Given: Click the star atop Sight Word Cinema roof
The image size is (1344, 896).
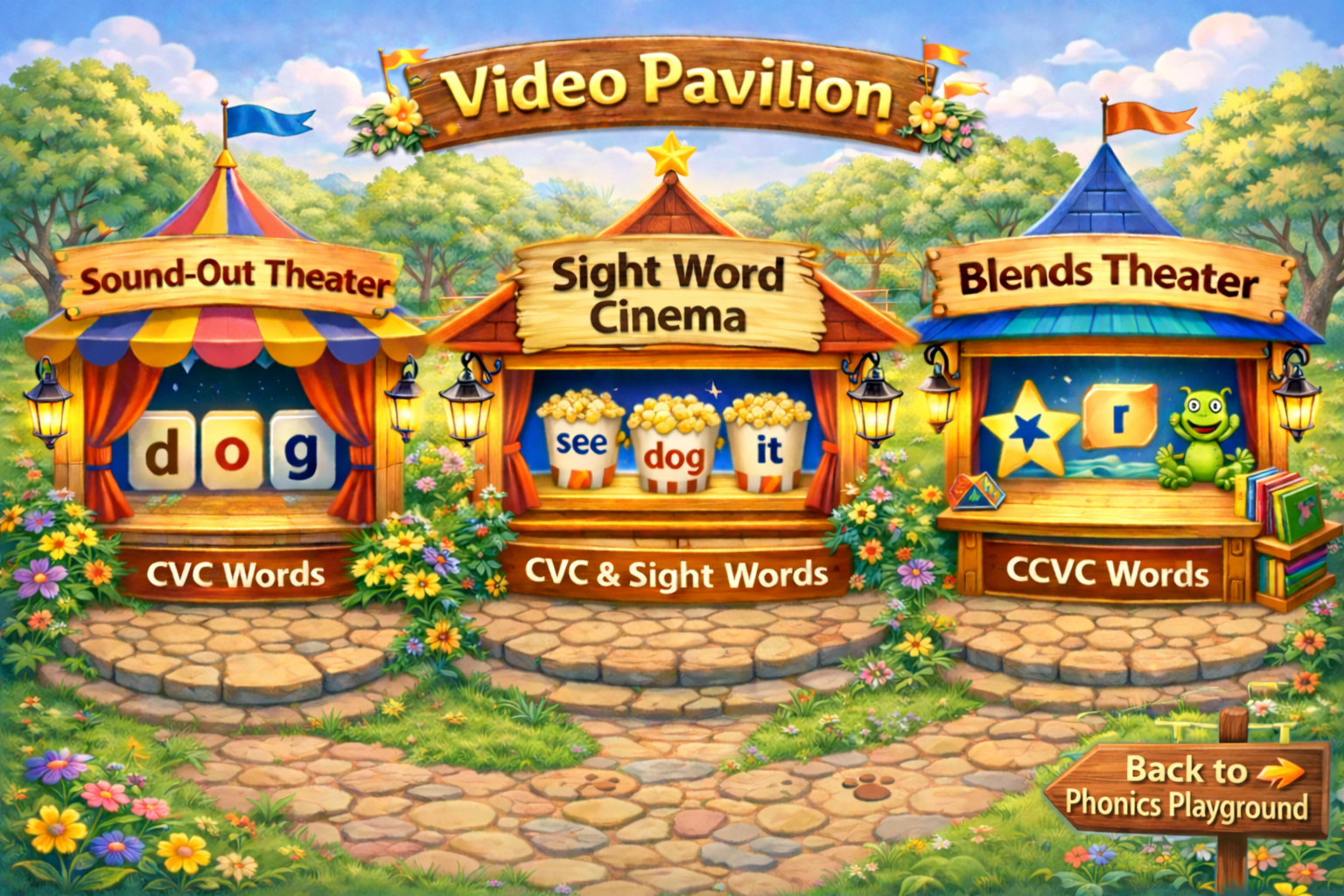Looking at the screenshot, I should (x=671, y=157).
